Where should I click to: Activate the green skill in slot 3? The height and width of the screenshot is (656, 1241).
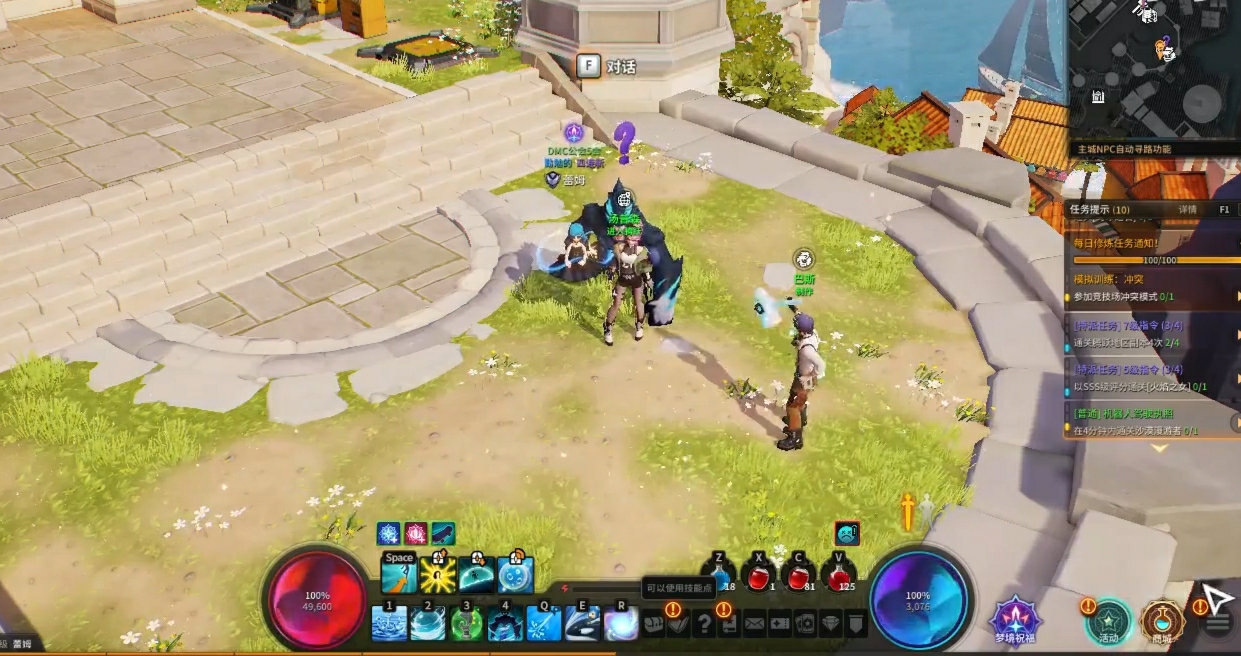tap(466, 624)
